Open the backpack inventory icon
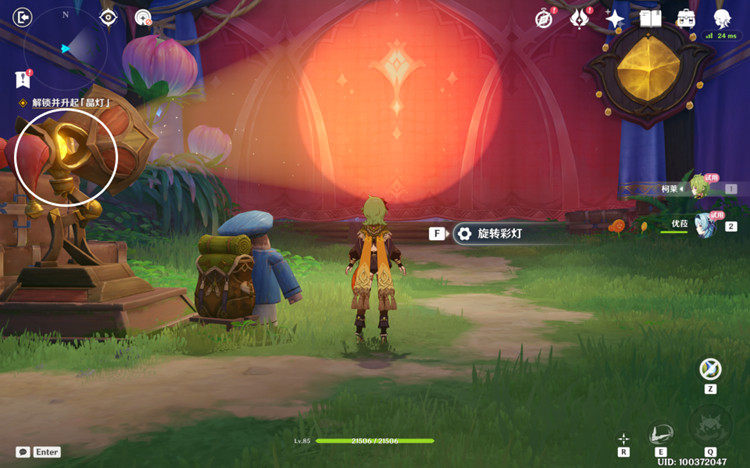This screenshot has width=750, height=468. click(686, 18)
